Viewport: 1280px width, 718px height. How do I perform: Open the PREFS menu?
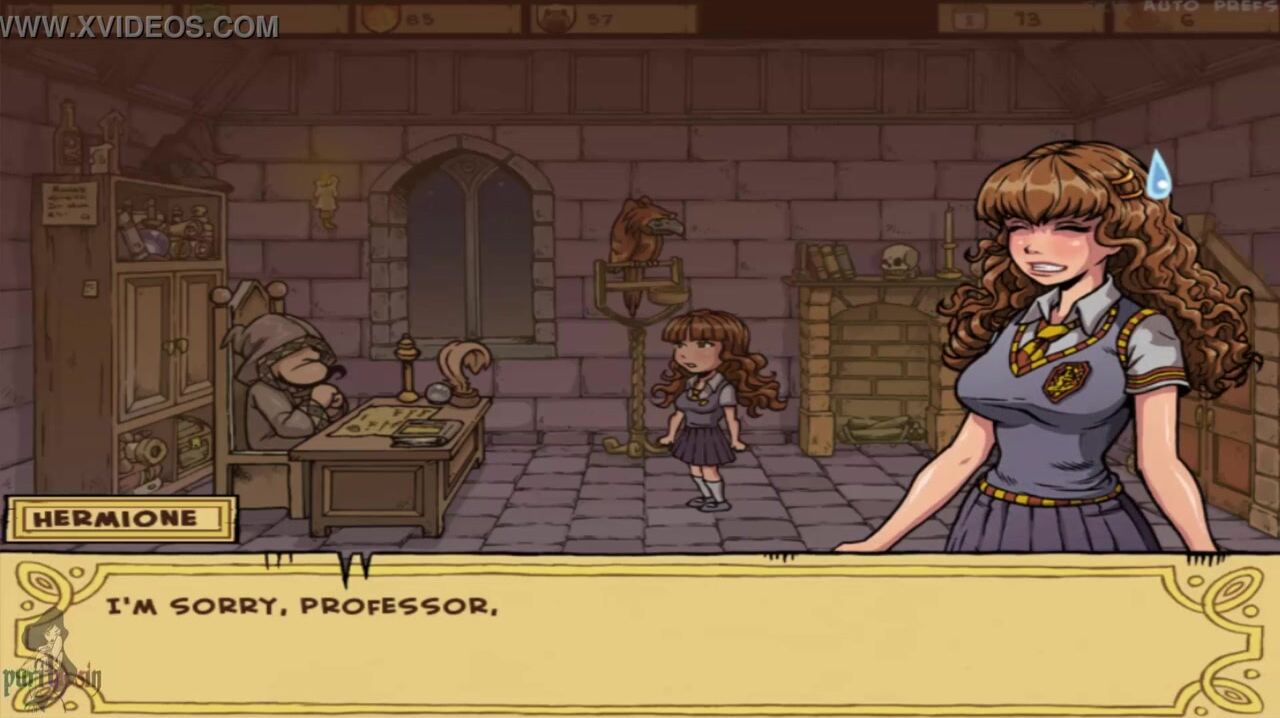click(1244, 6)
